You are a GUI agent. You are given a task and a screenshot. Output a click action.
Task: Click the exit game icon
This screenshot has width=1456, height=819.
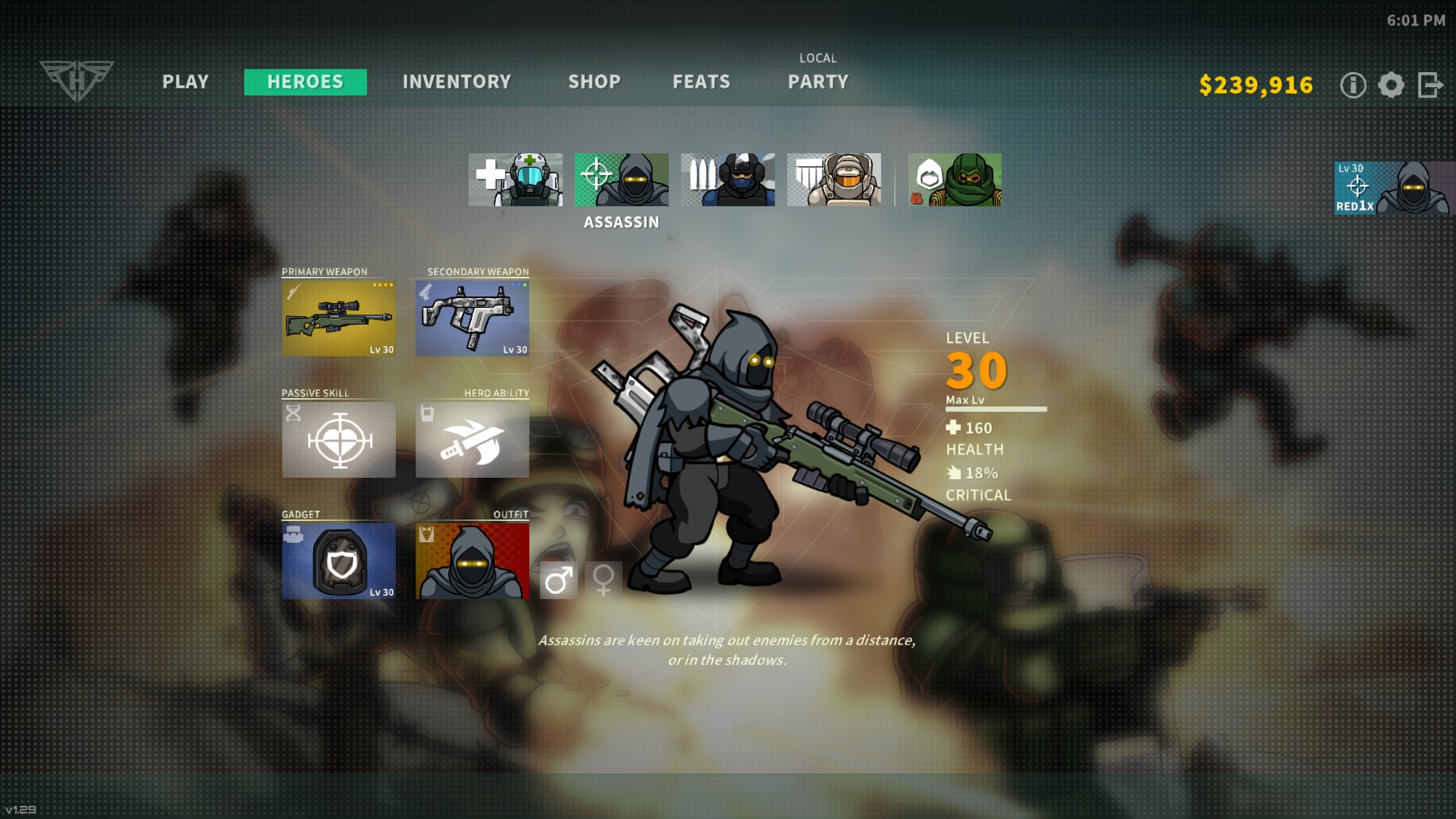click(x=1430, y=85)
